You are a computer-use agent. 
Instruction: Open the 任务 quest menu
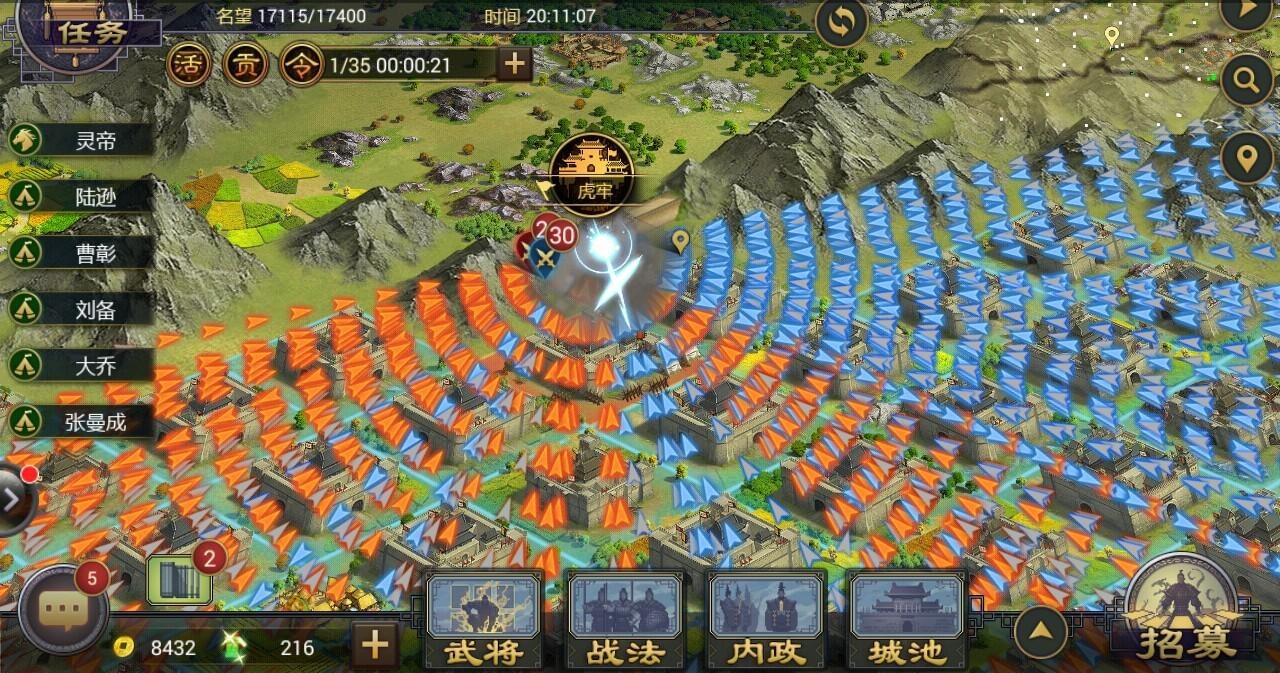[x=92, y=31]
